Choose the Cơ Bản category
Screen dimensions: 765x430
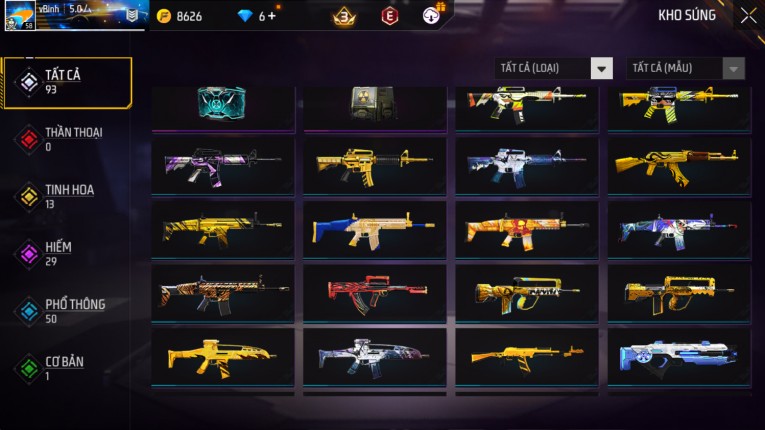pos(67,367)
